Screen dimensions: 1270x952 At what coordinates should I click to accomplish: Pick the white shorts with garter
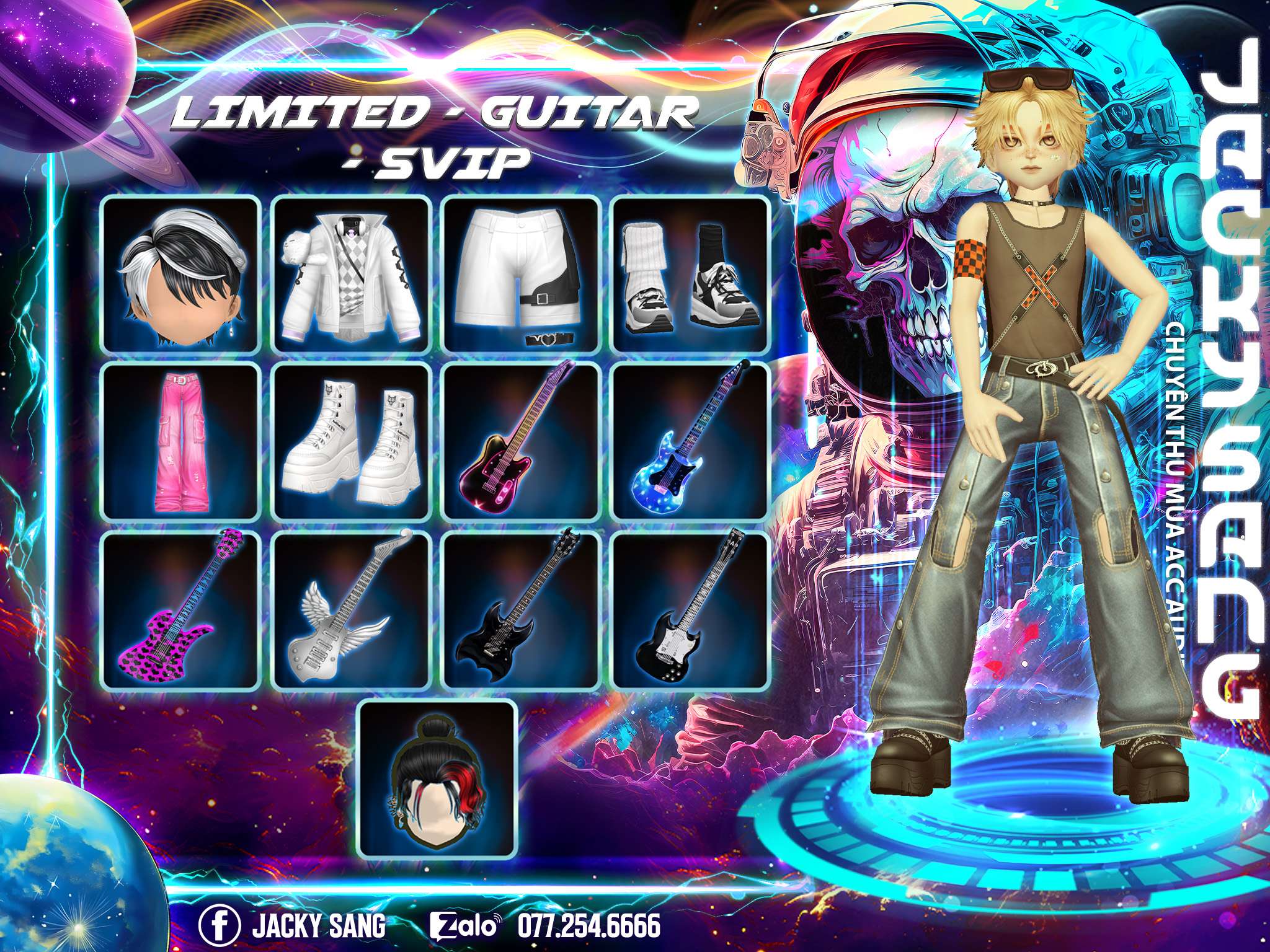[x=522, y=275]
